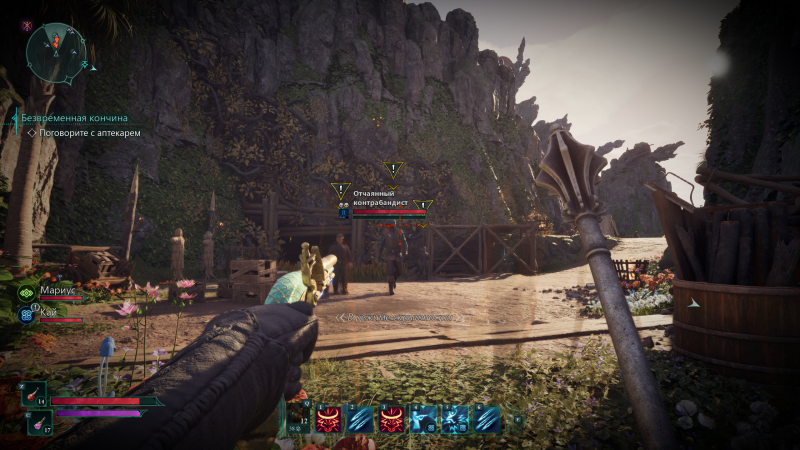Activate red horned-bull ability in slot 1

[x=328, y=419]
